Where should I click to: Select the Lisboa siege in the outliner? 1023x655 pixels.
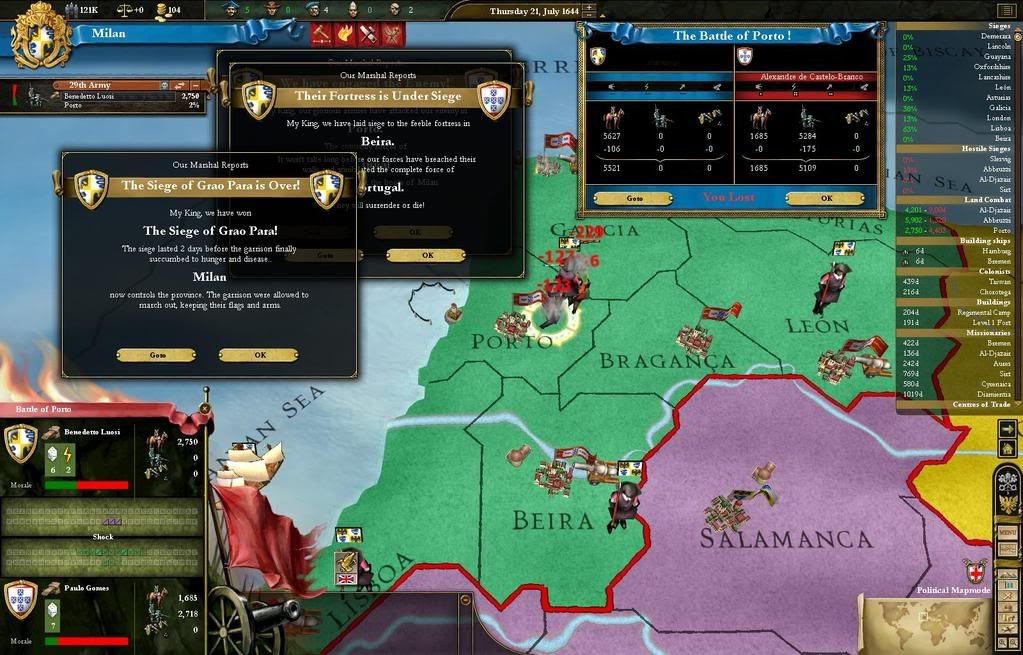998,128
